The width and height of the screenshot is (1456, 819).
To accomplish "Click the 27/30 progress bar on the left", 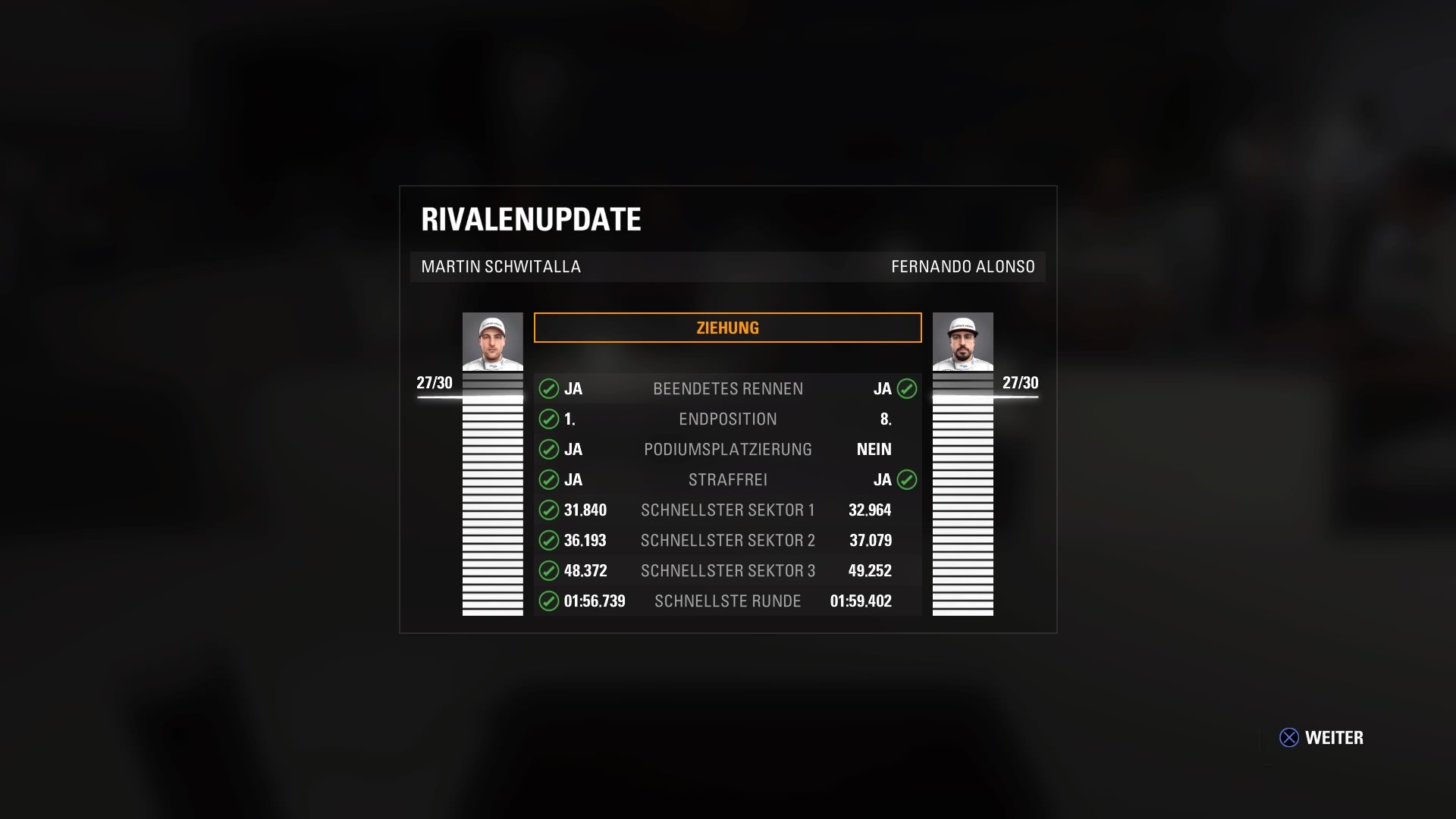I will point(432,383).
